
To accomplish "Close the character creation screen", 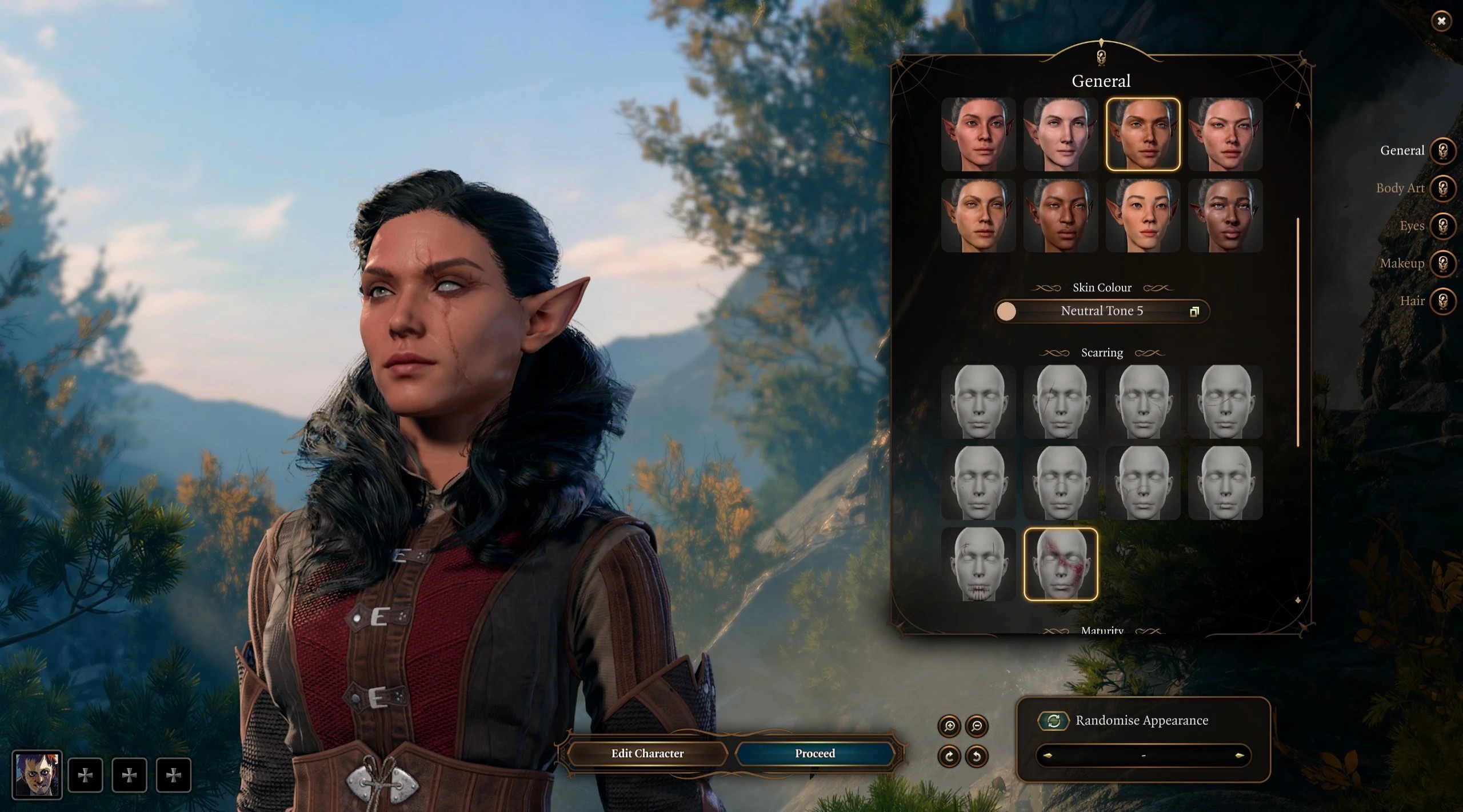I will pos(1441,21).
